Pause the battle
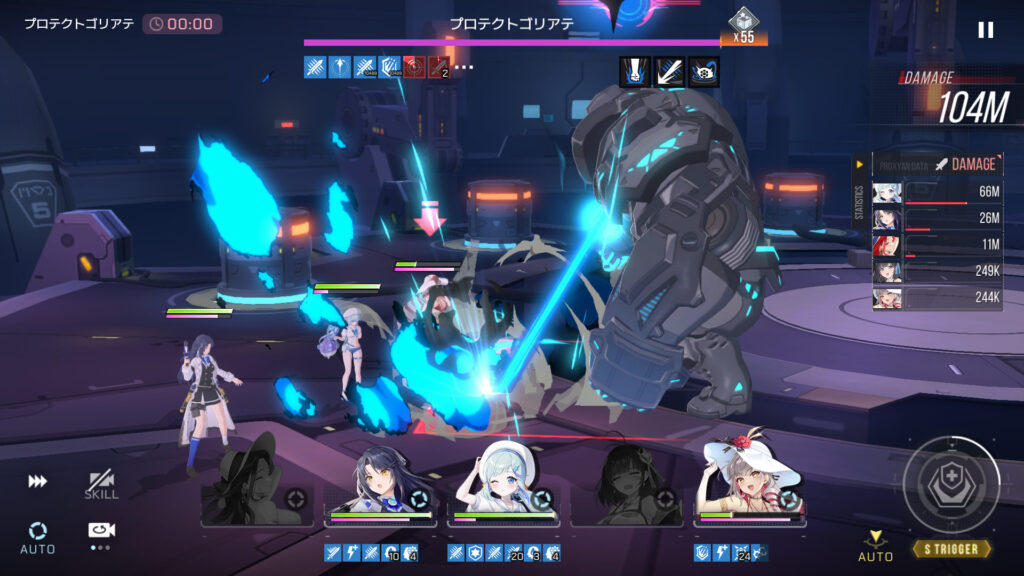This screenshot has height=576, width=1024. [986, 30]
